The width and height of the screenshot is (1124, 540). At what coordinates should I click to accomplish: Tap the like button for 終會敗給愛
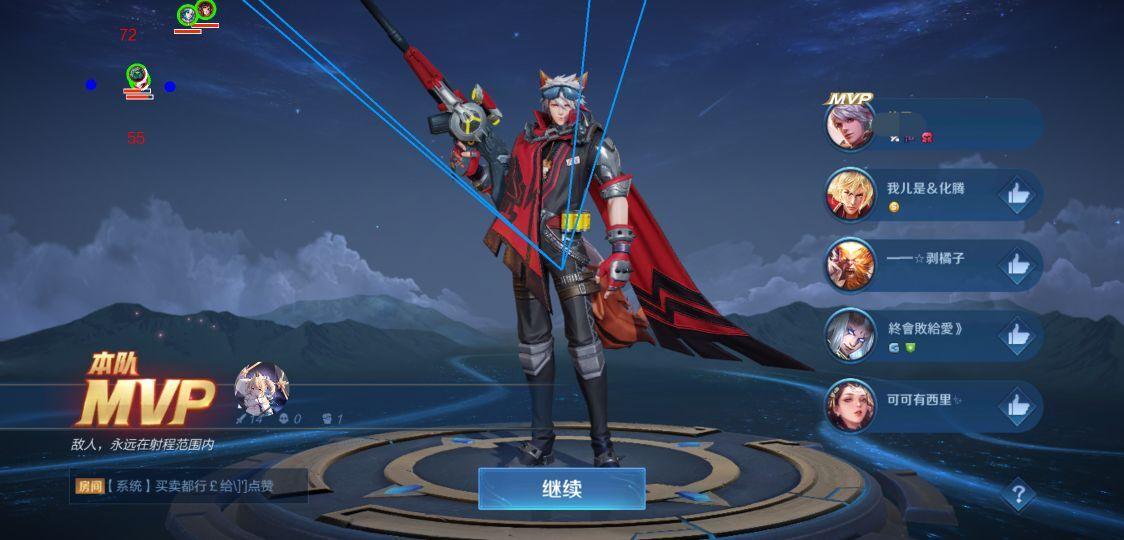coord(1018,335)
